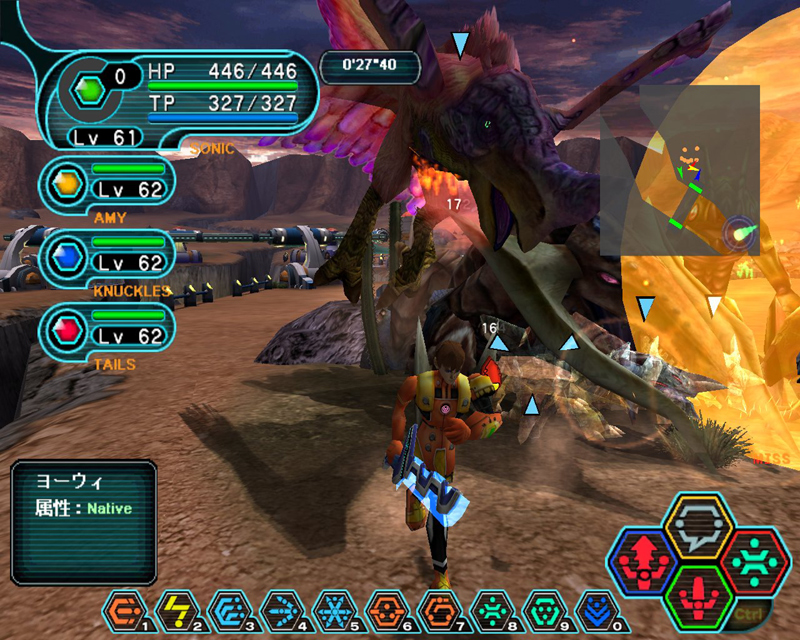Trigger the blue arrow technique in slot 4
The width and height of the screenshot is (800, 640).
click(281, 608)
